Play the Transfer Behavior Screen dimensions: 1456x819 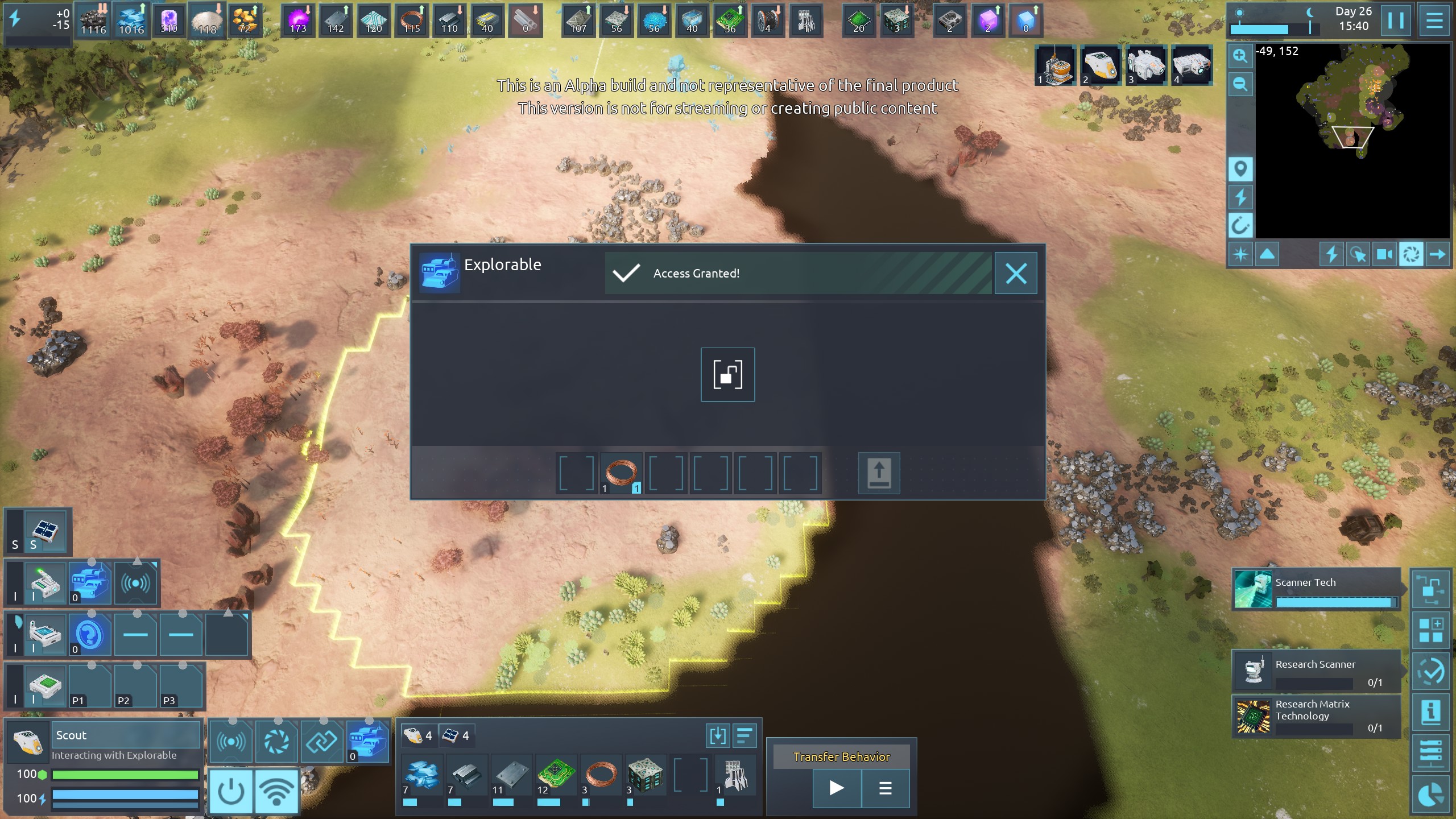(x=837, y=788)
